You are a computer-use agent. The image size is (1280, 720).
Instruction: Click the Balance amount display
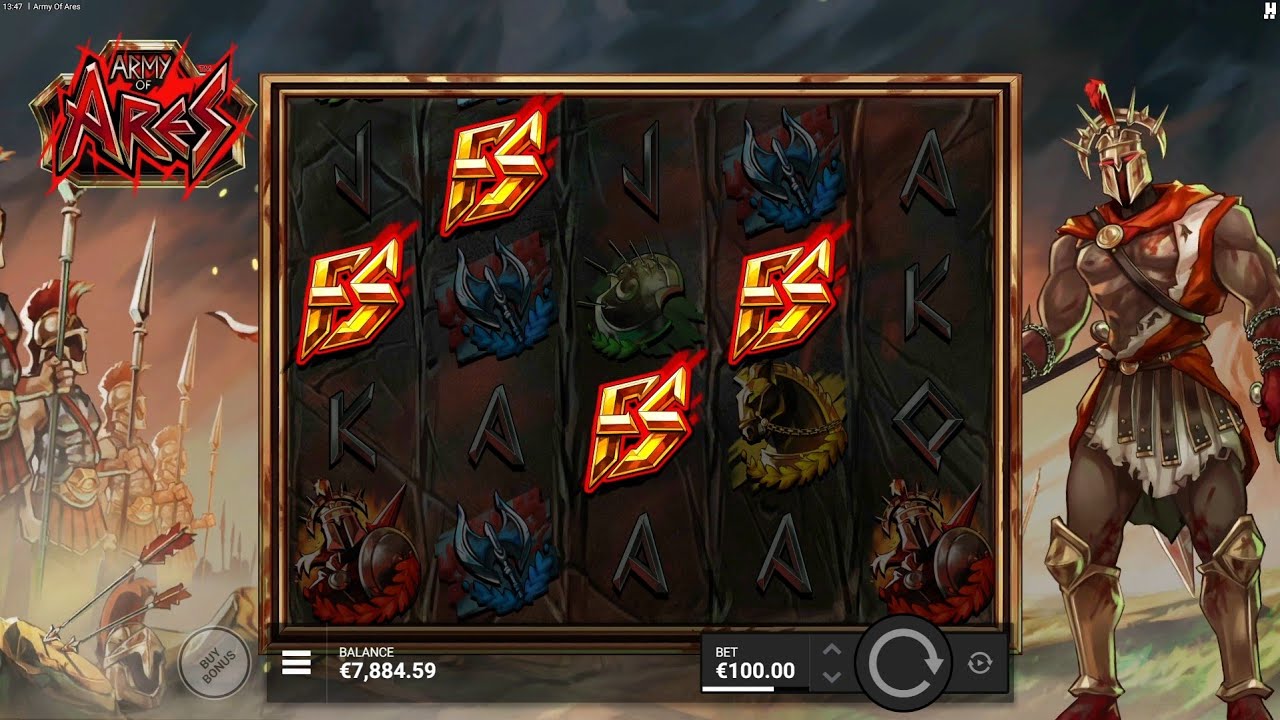click(x=389, y=668)
